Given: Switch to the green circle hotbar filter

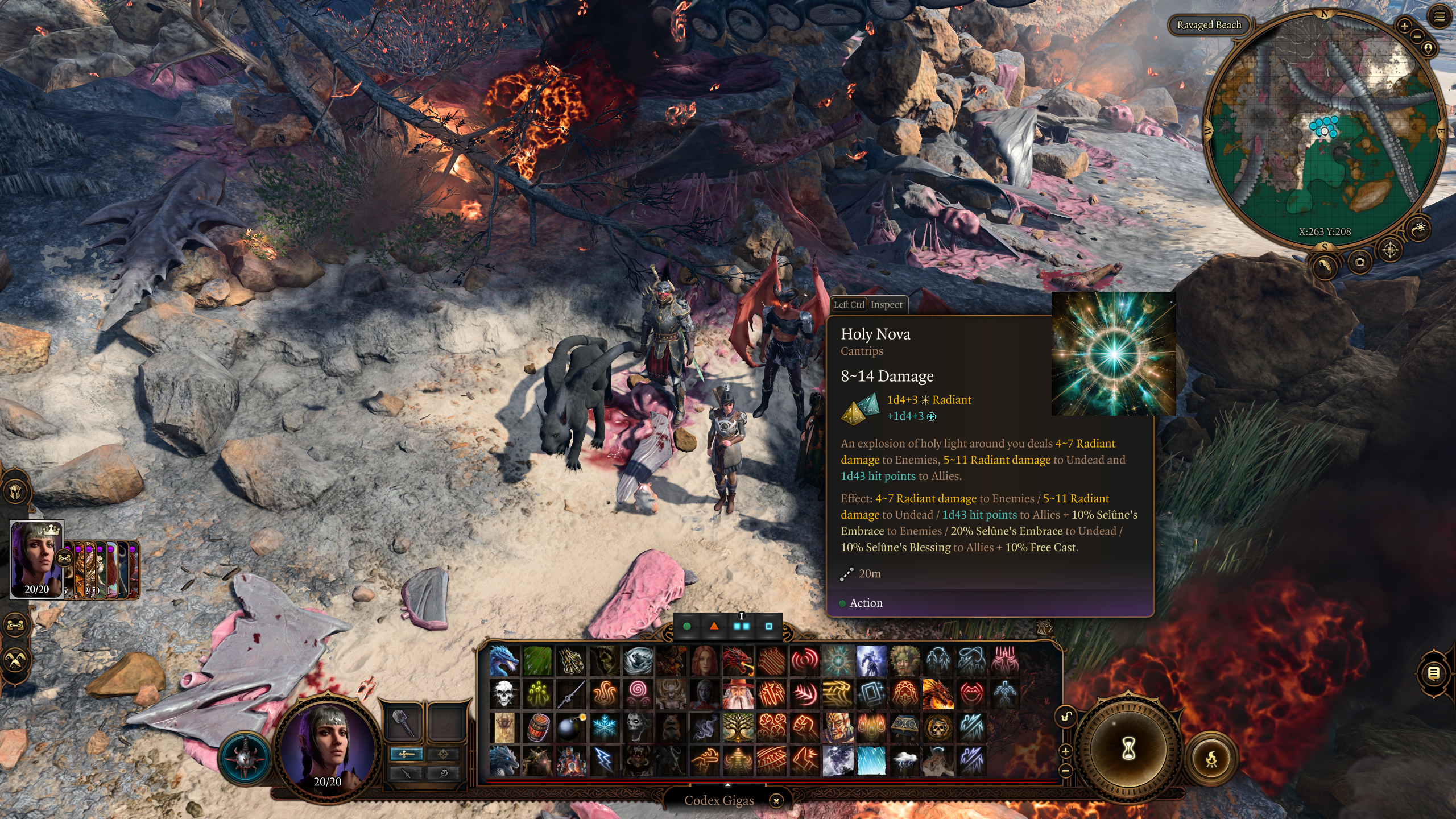Looking at the screenshot, I should coord(687,626).
